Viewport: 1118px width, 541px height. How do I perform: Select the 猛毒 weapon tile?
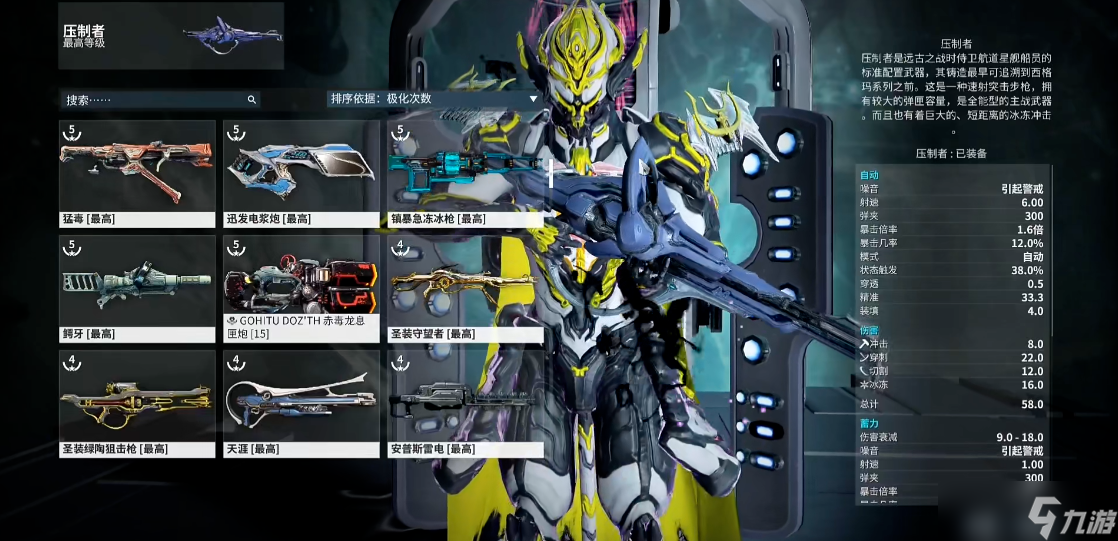137,173
